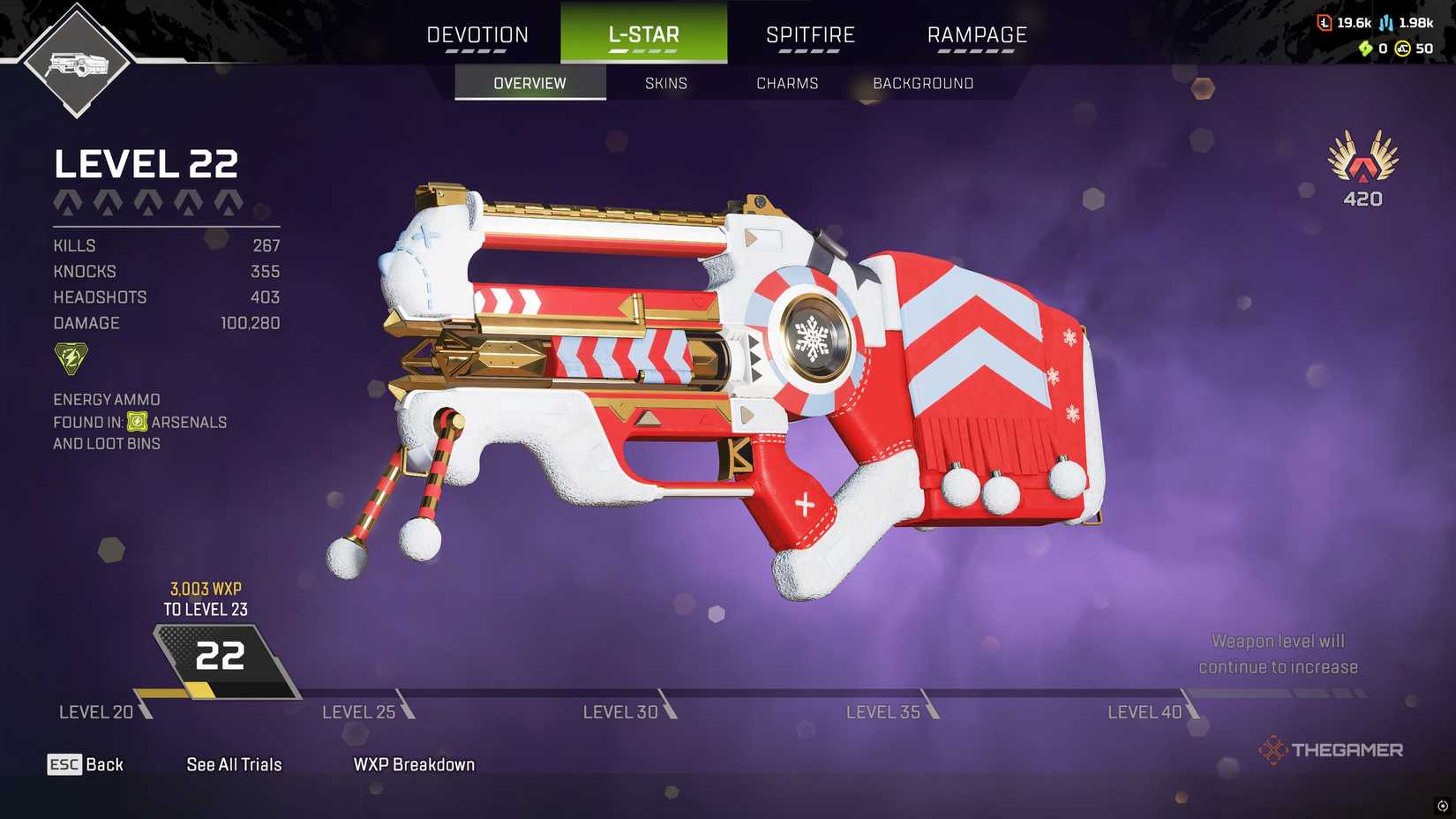The height and width of the screenshot is (819, 1456).
Task: Open See All Trials
Action: coord(233,764)
